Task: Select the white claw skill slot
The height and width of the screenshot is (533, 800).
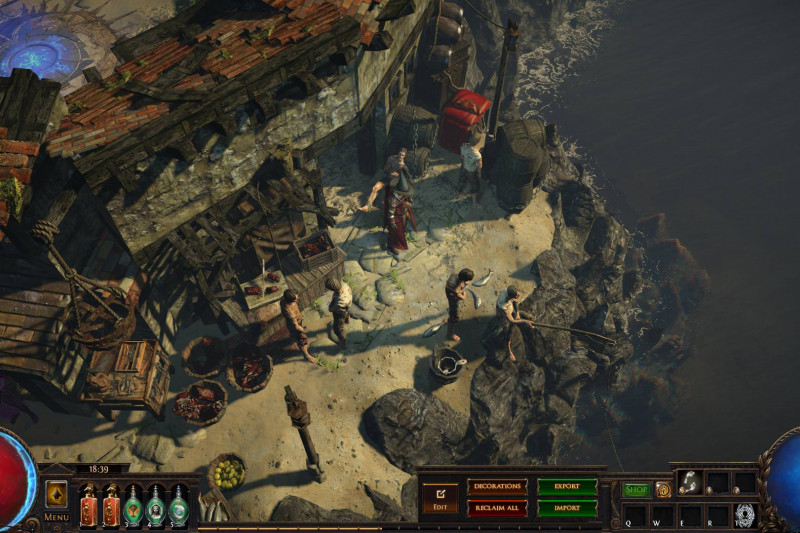Action: point(689,483)
